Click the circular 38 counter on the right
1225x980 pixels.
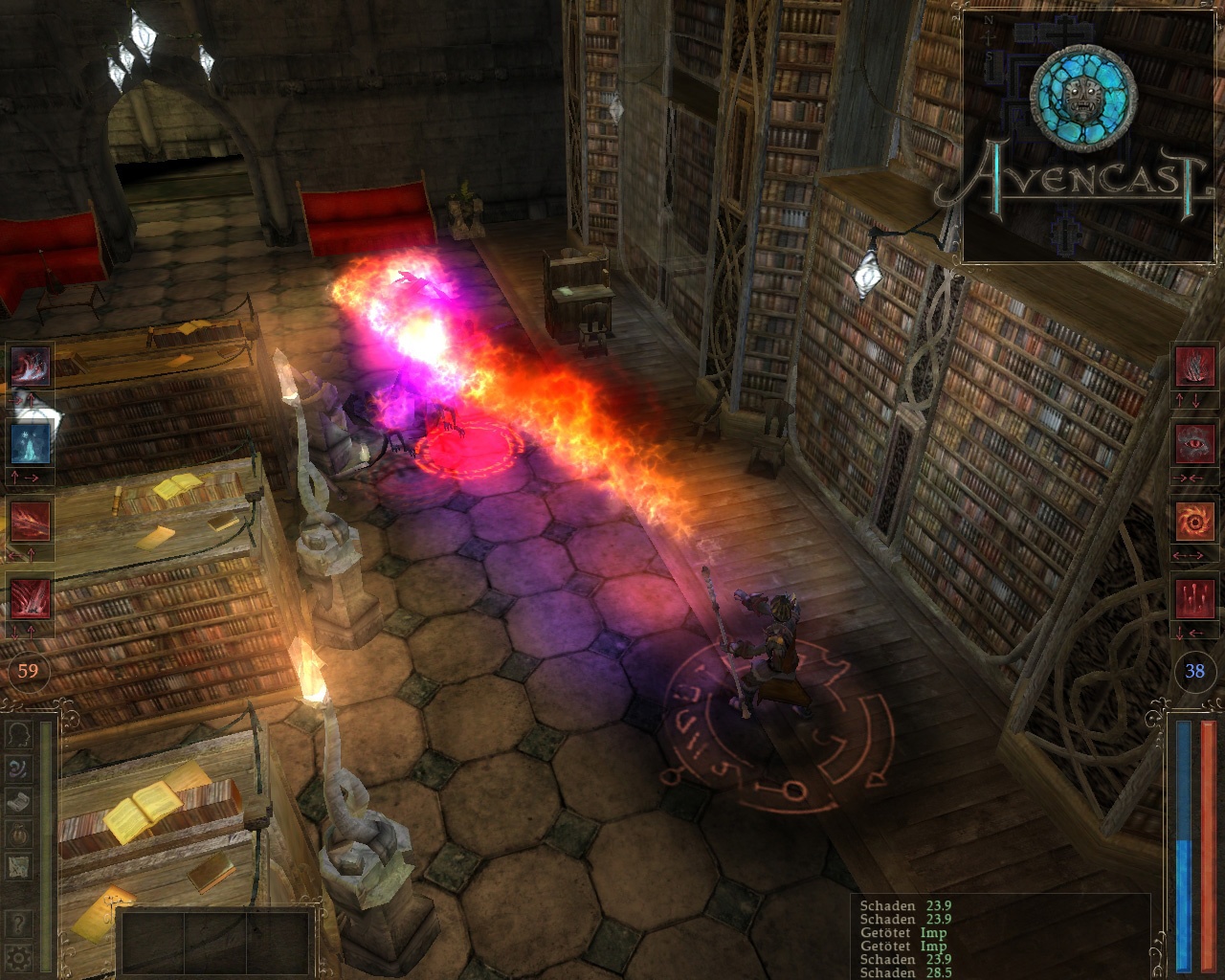[1197, 670]
